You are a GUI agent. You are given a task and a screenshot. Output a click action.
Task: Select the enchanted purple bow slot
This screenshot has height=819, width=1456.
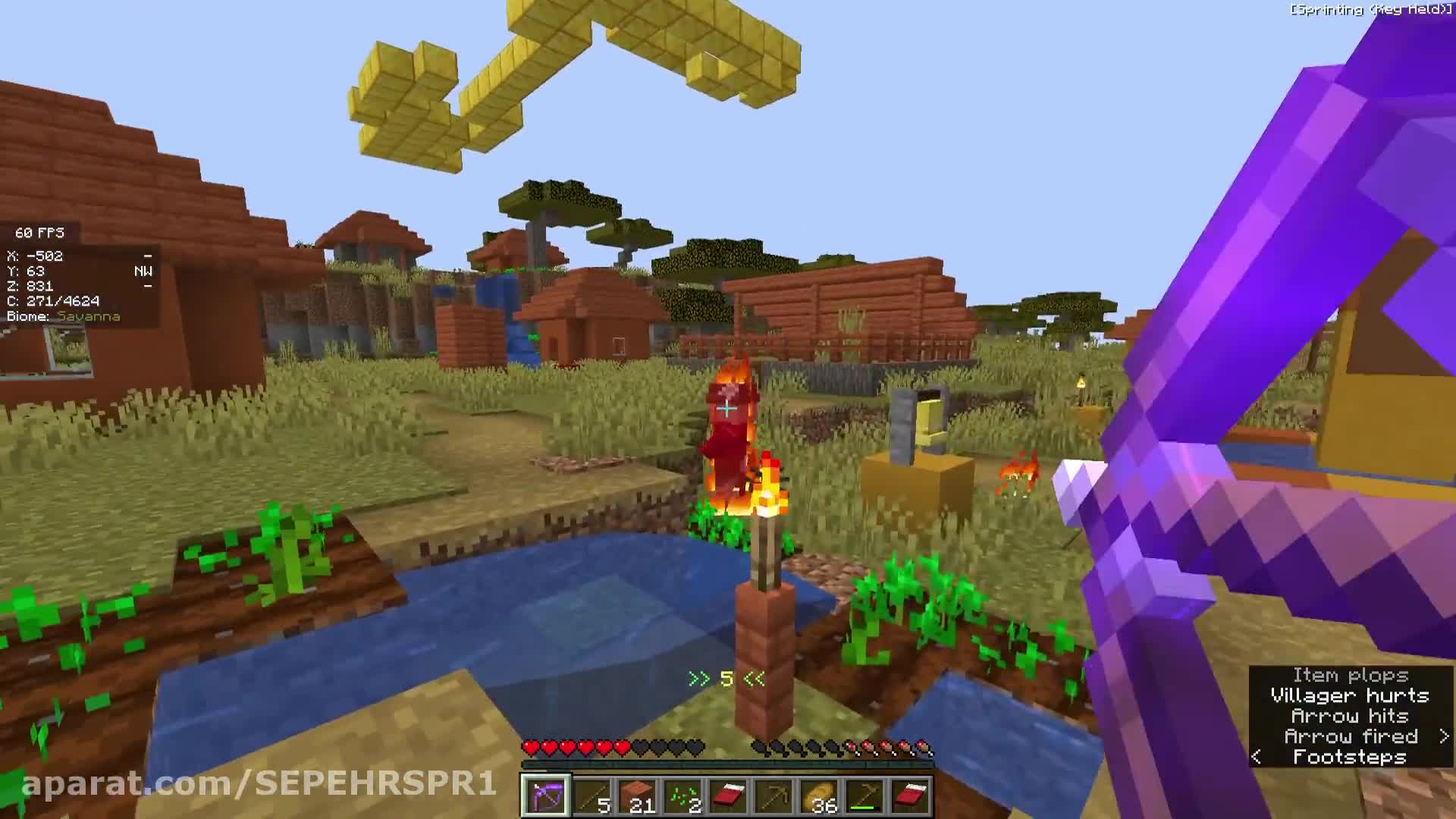coord(544,796)
